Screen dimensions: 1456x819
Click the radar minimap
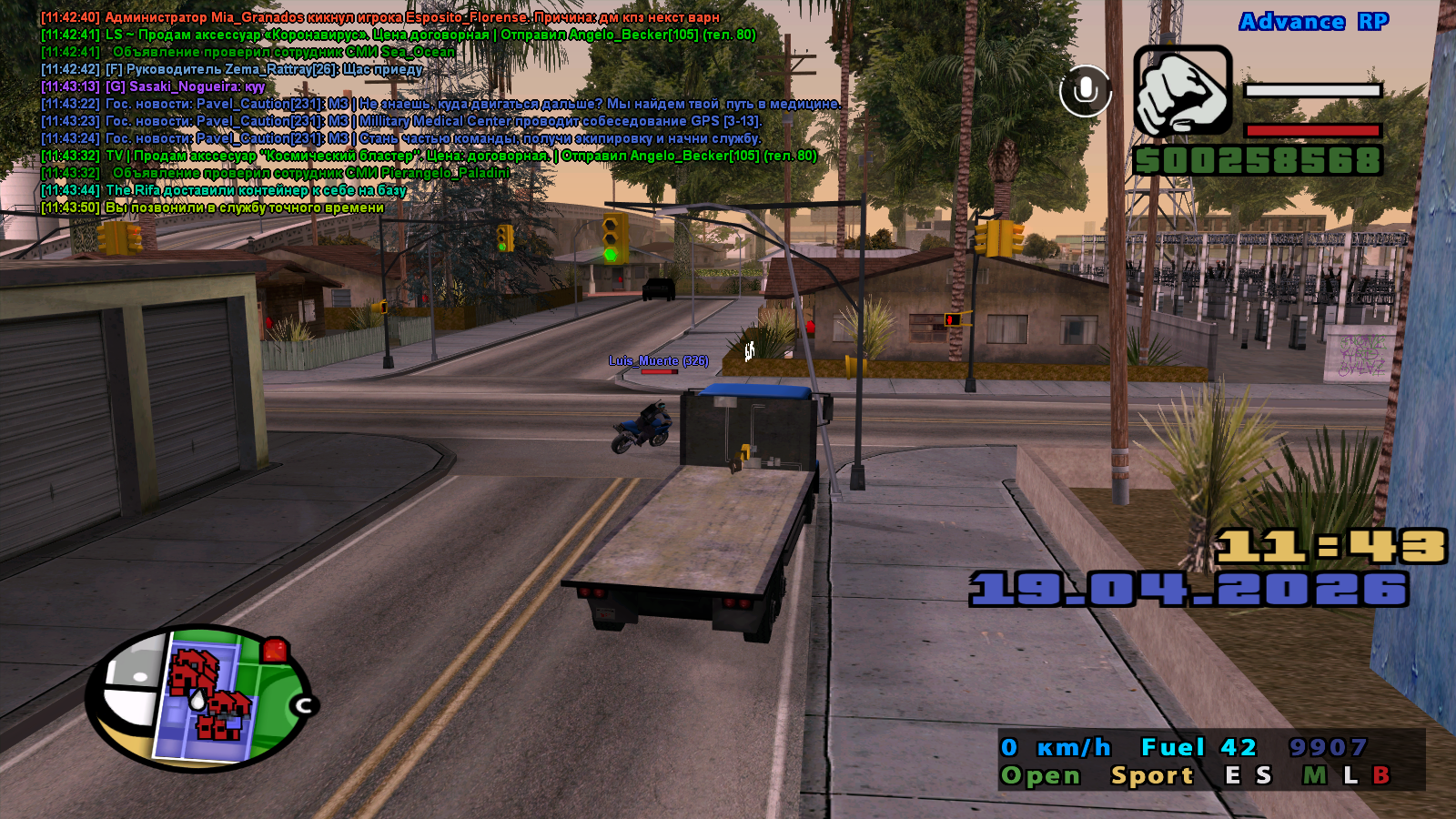click(197, 699)
